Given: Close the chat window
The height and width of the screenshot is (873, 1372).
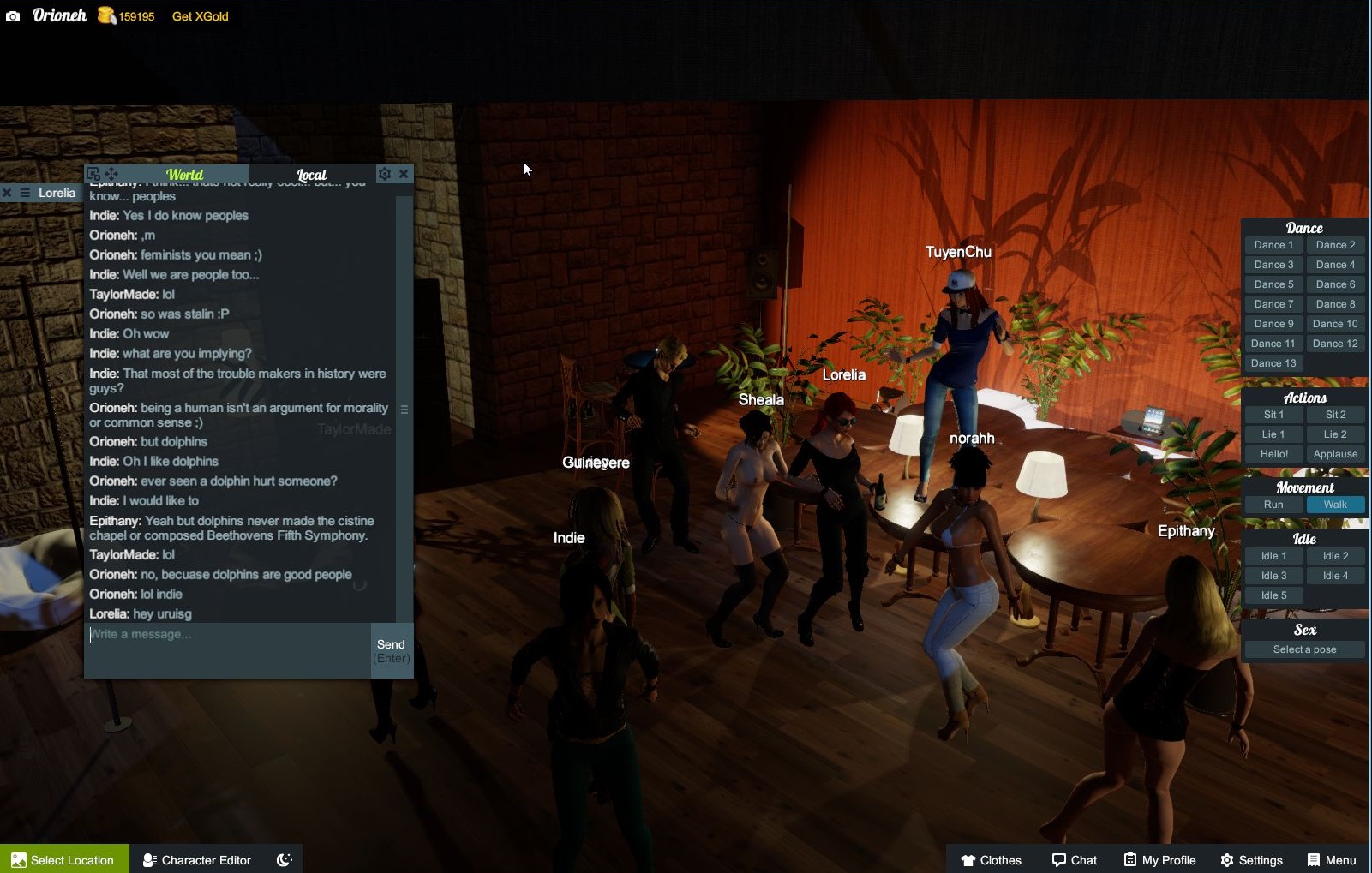Looking at the screenshot, I should pos(404,174).
